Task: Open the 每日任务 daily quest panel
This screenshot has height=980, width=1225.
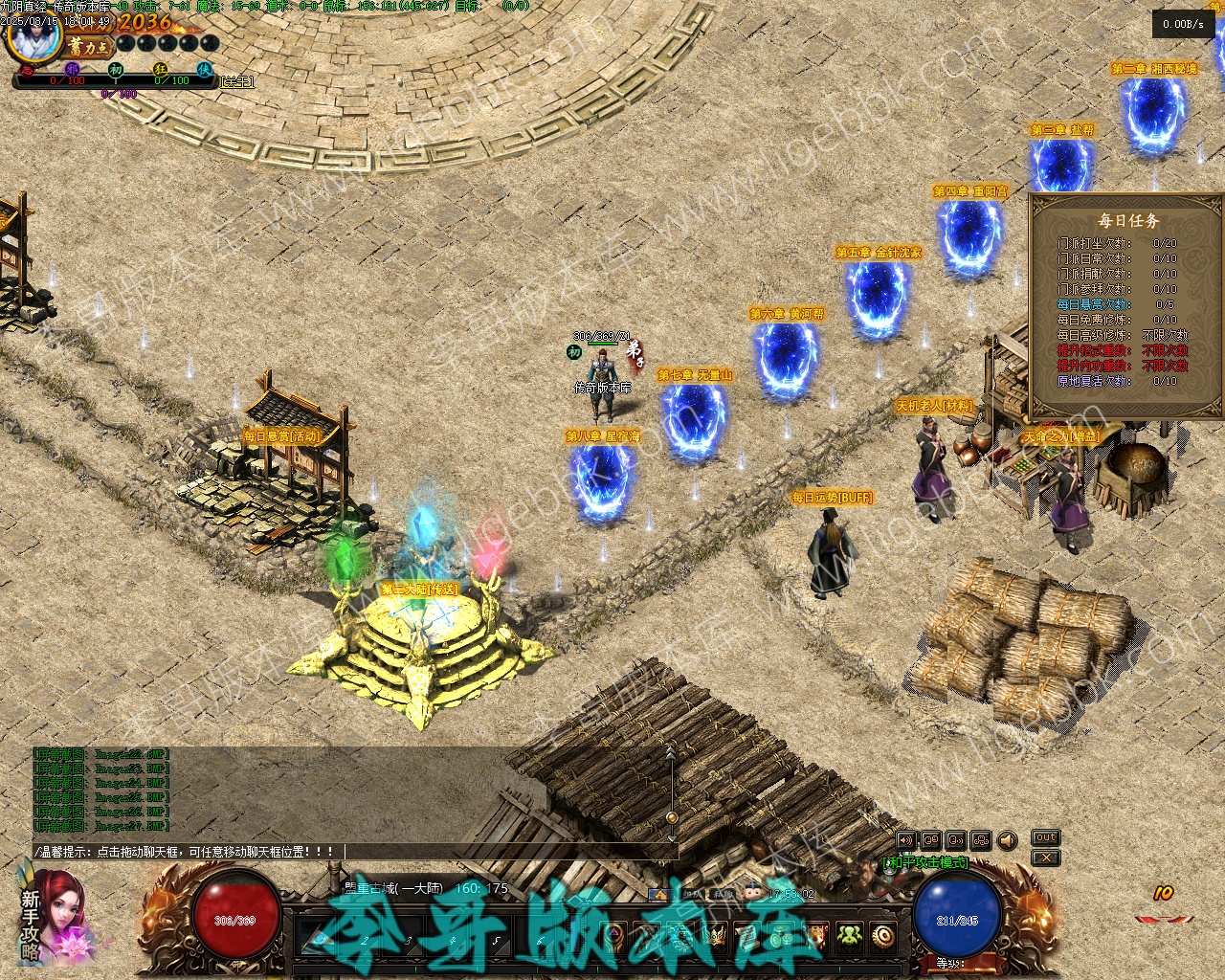Action: (x=1127, y=220)
